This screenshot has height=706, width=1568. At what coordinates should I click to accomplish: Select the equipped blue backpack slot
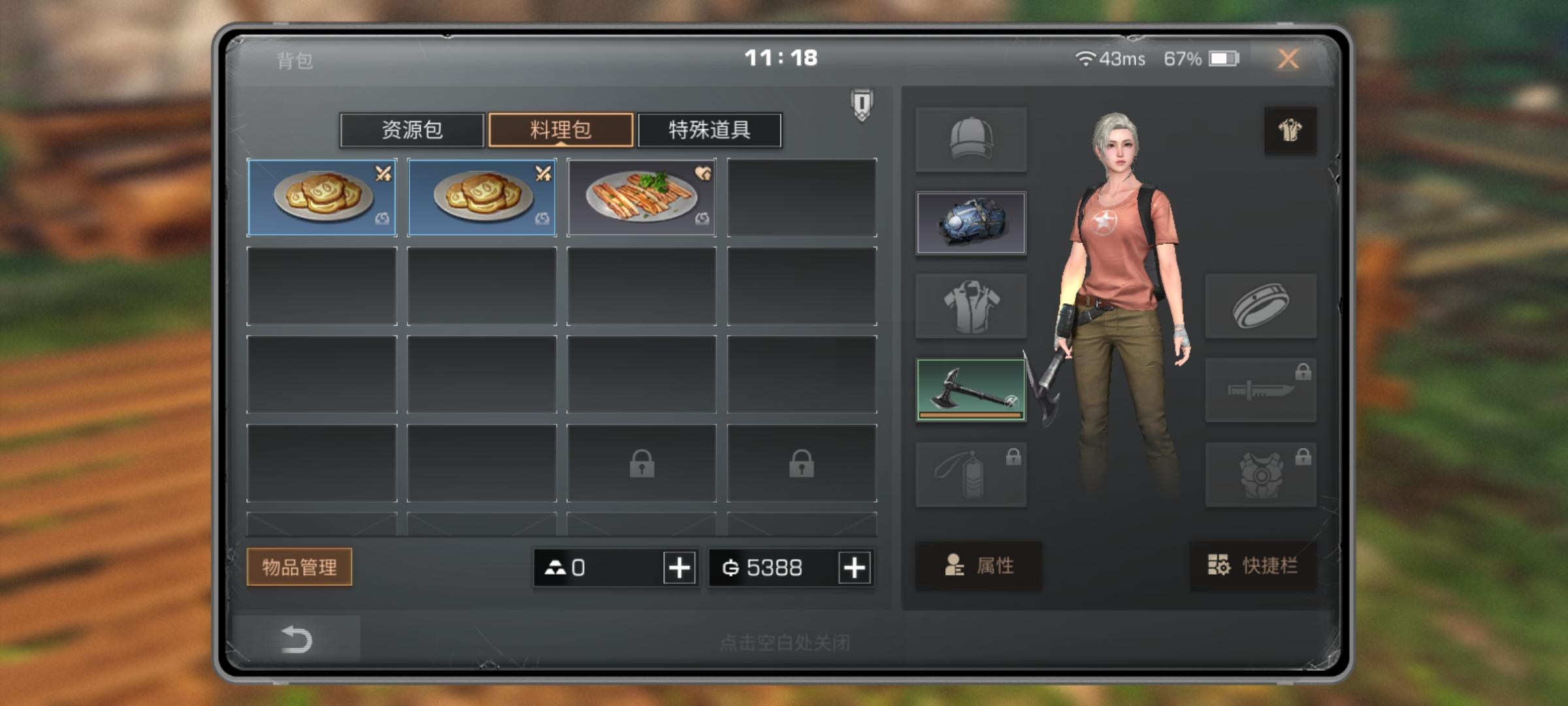[971, 223]
